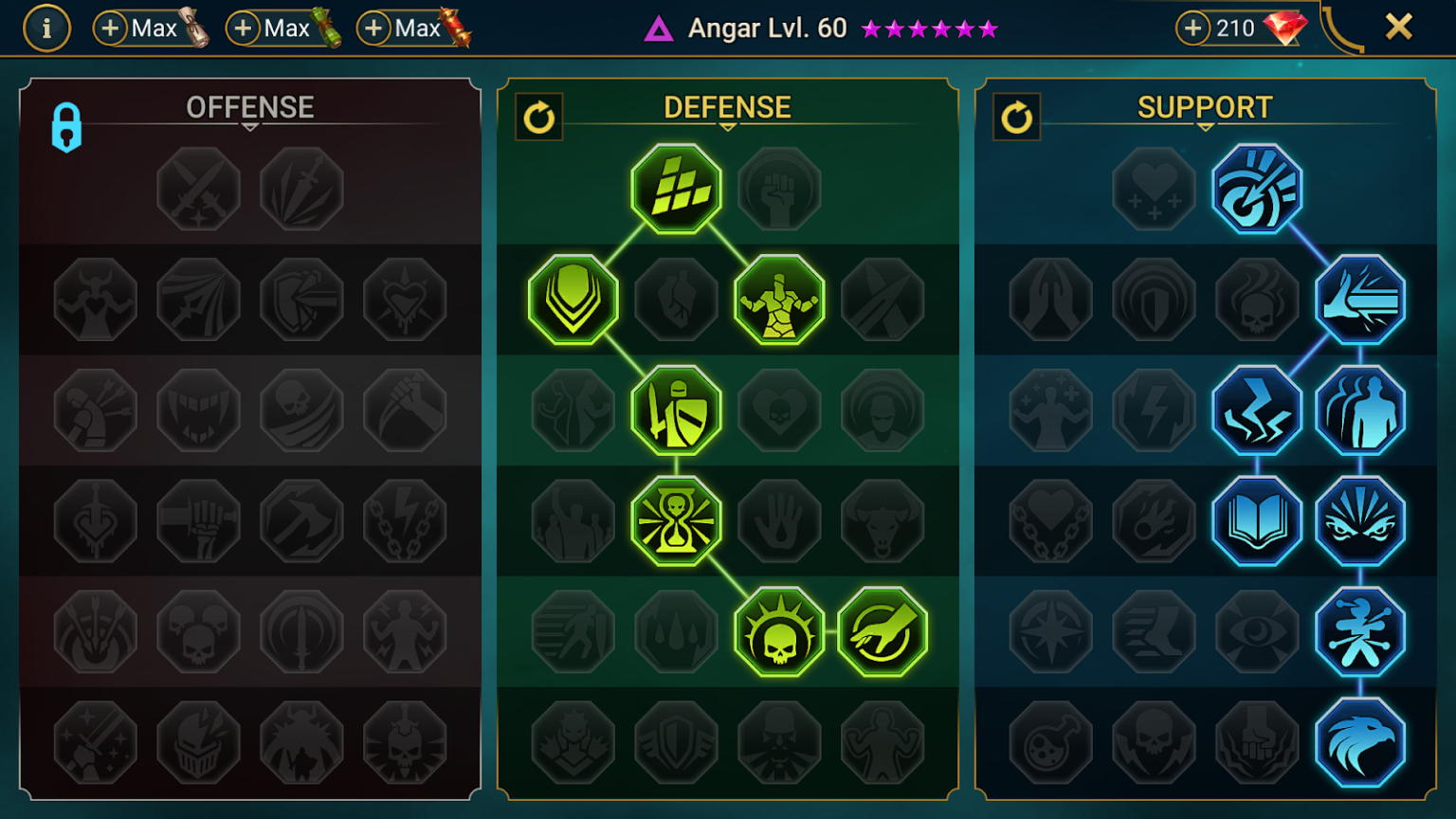This screenshot has height=819, width=1456.
Task: Select the Pinpoint Accuracy mastery
Action: (x=1258, y=189)
